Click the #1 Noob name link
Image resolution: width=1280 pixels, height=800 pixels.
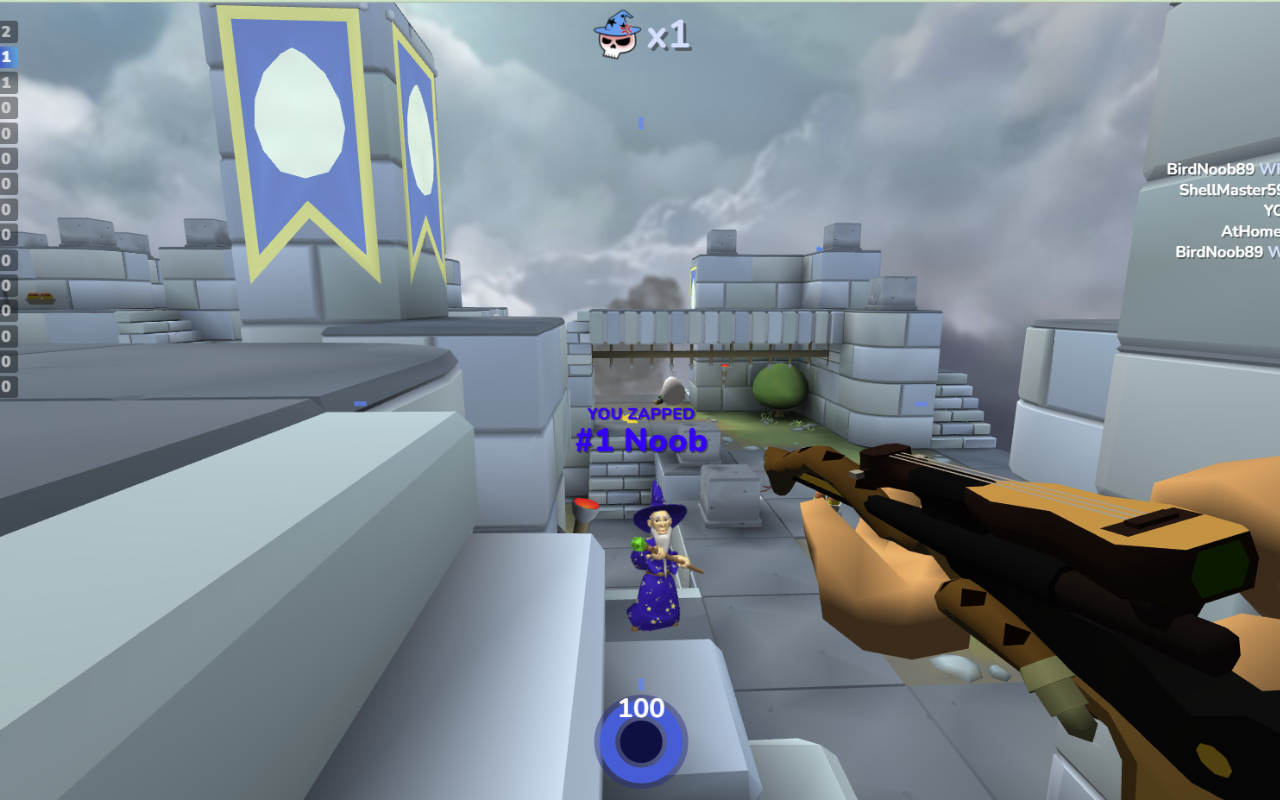(x=640, y=440)
